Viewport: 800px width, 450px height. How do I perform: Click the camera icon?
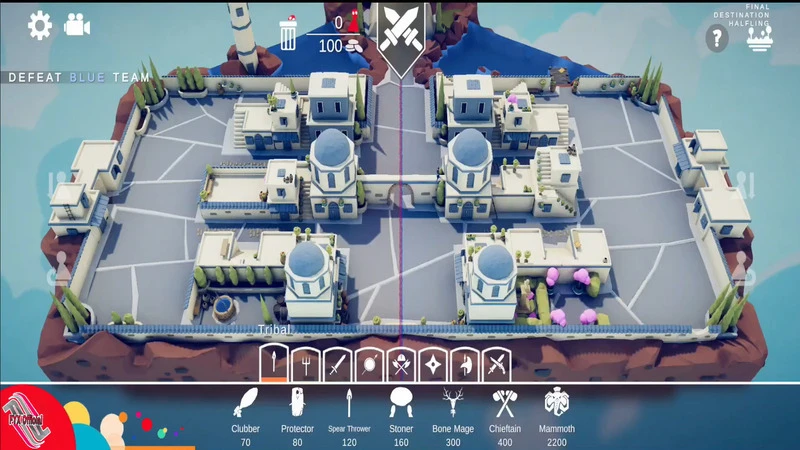coord(77,25)
